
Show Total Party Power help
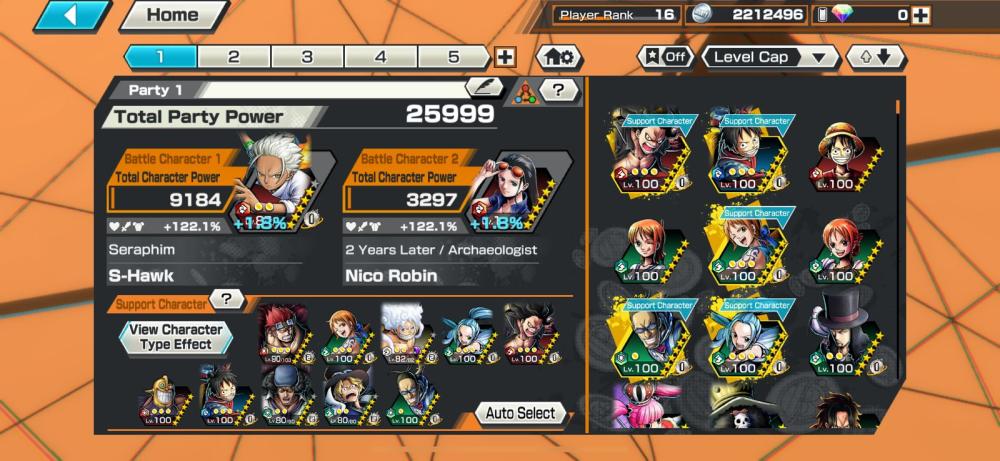pyautogui.click(x=559, y=90)
